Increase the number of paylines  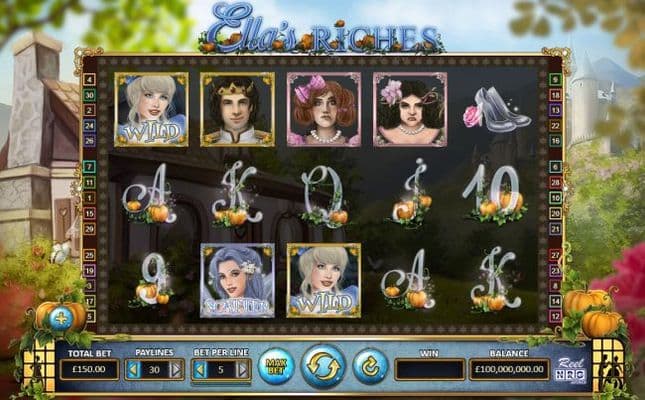tap(177, 370)
